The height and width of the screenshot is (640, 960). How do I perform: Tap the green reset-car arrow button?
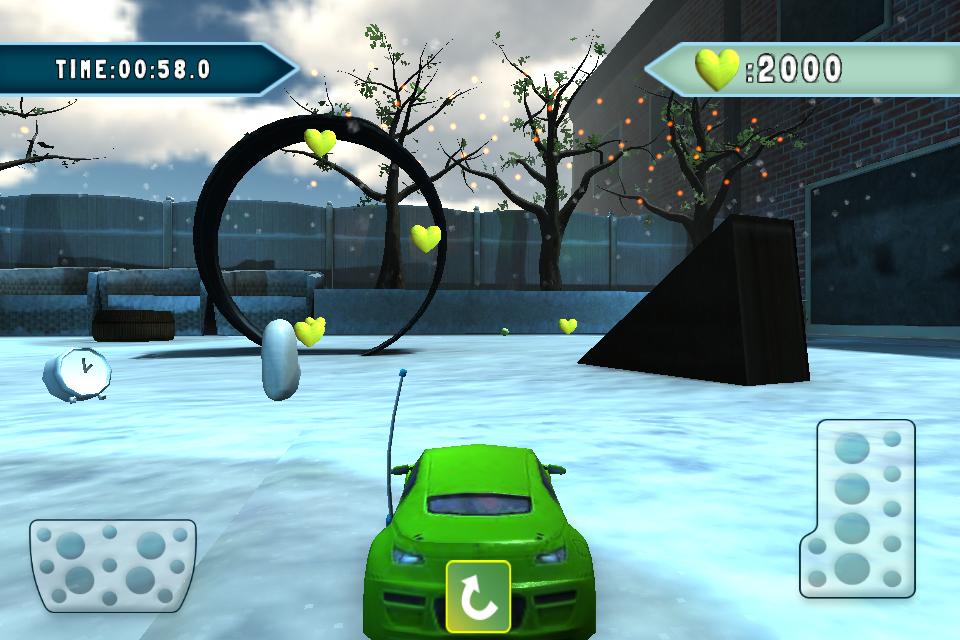click(x=478, y=597)
